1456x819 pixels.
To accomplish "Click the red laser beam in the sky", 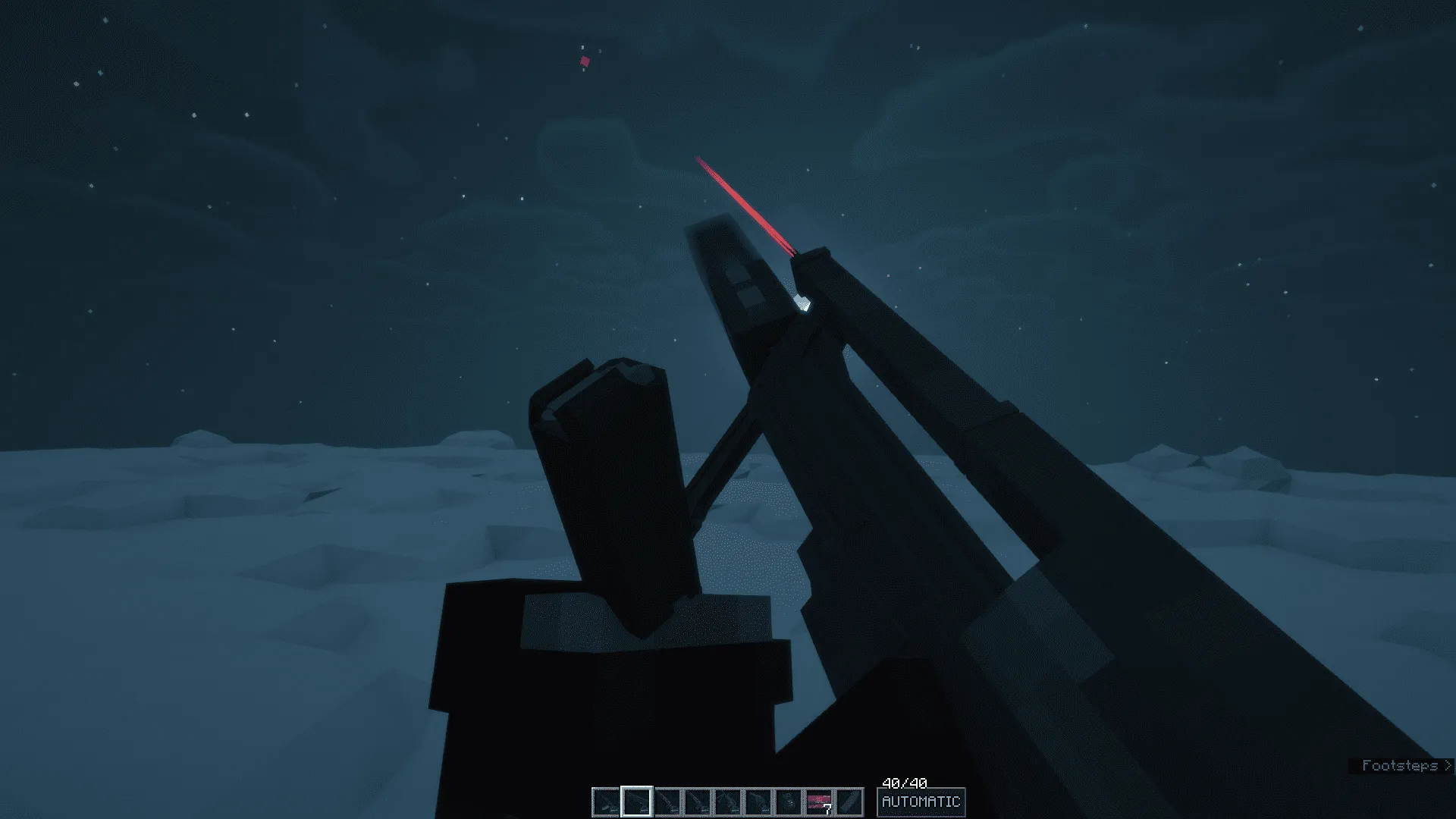I will point(743,201).
